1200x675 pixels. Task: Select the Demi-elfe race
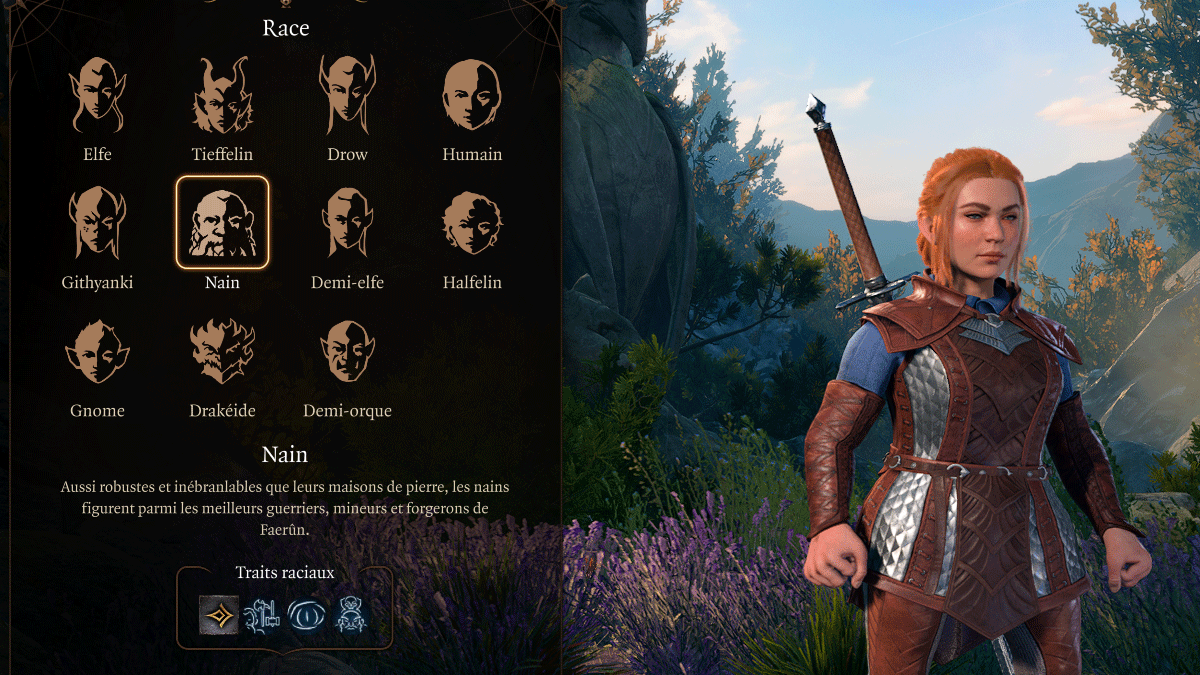[x=347, y=223]
